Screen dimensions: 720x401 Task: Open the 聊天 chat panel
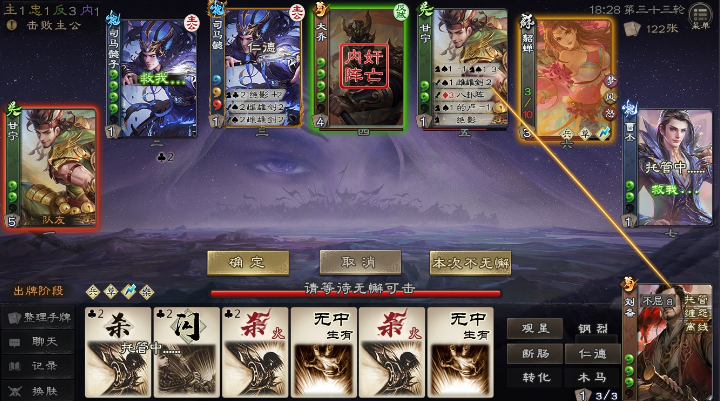40,341
